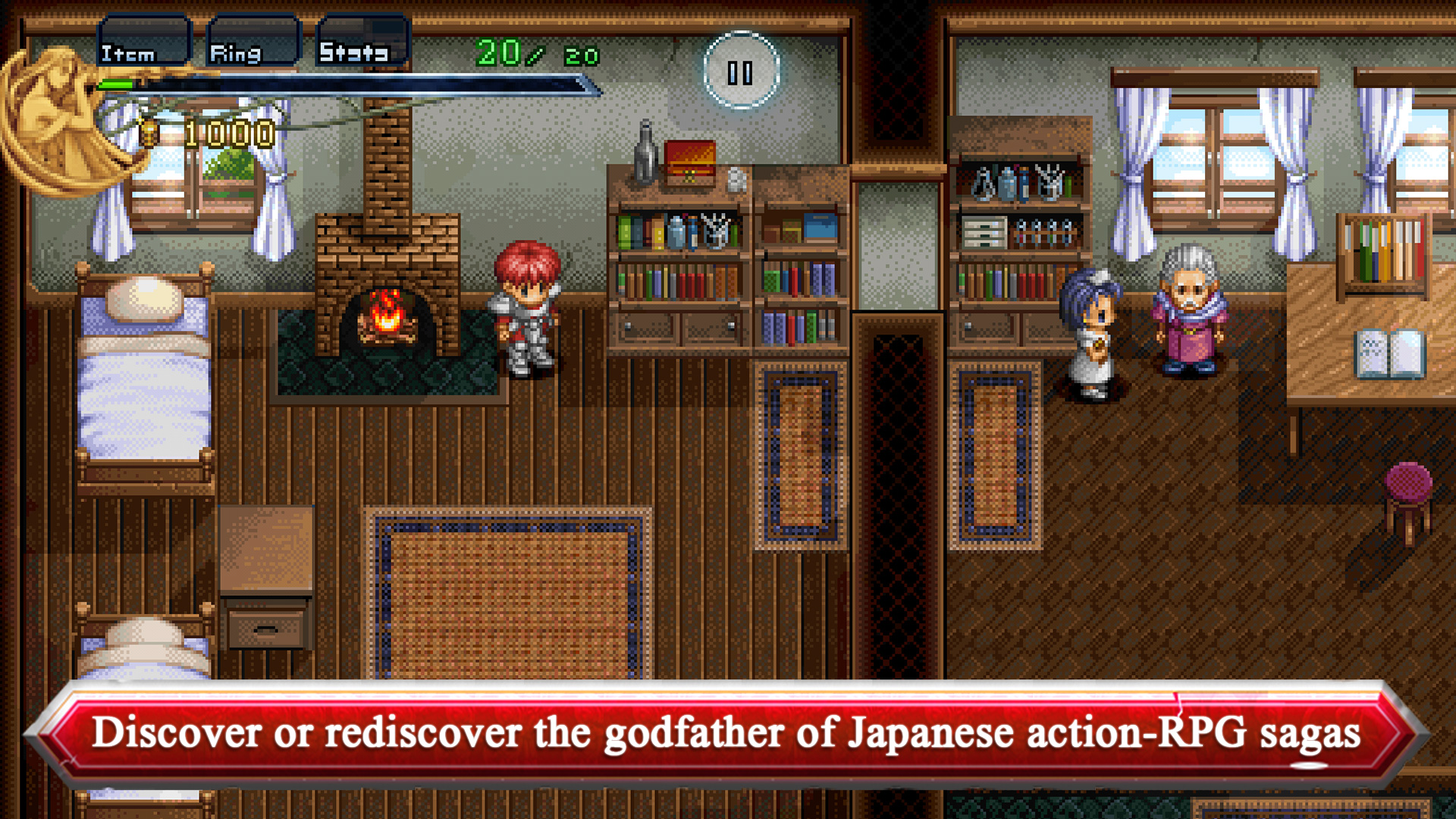Tap the red promotional banner text
1456x819 pixels.
pos(728,733)
